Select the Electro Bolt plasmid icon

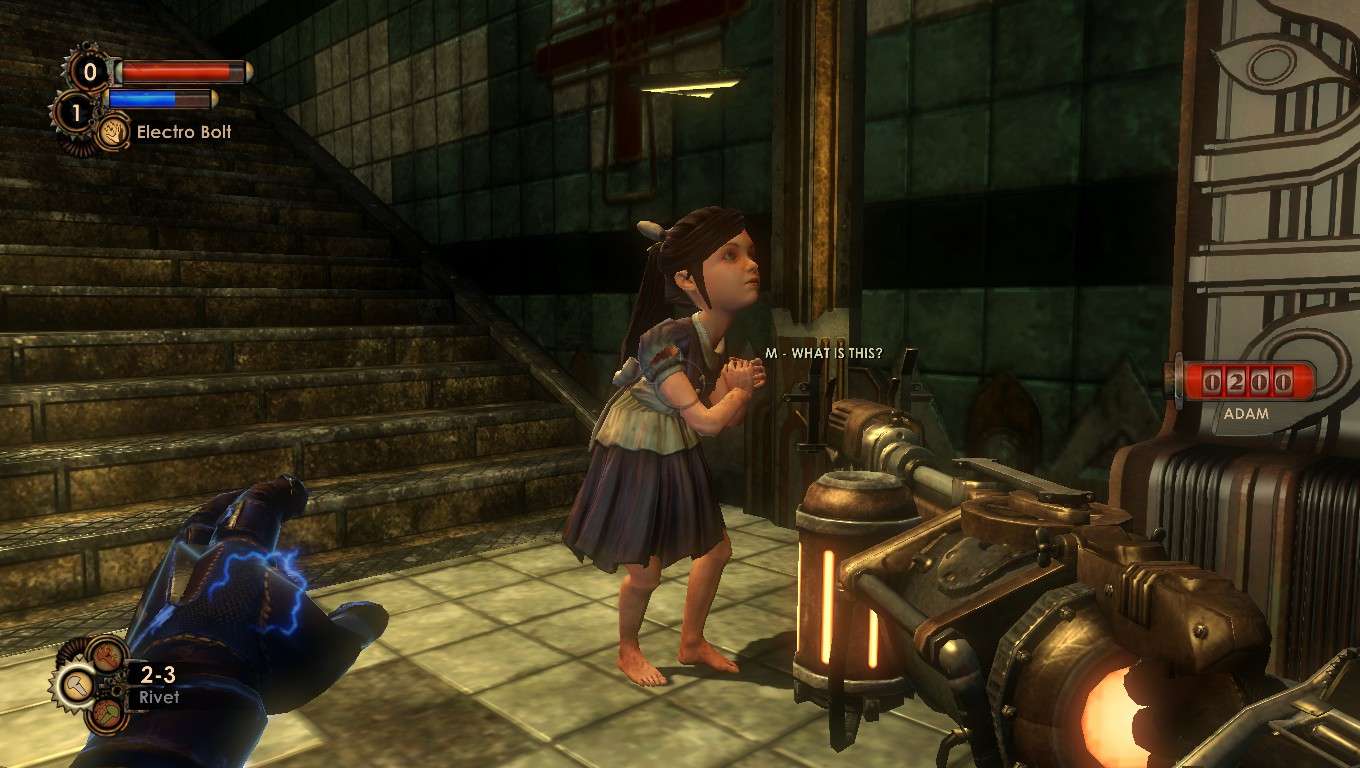pos(113,132)
